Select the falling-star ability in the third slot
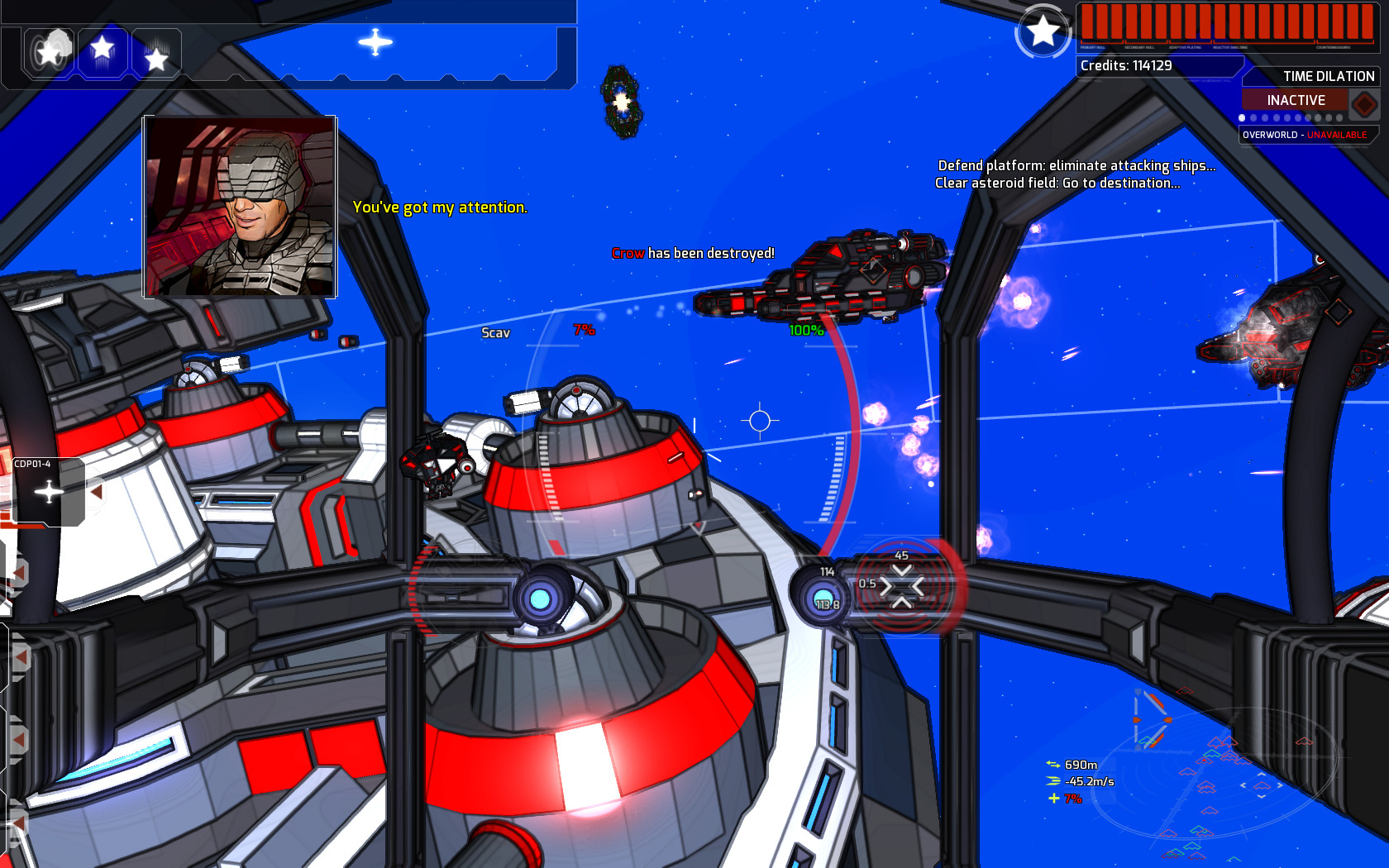The image size is (1389, 868). tap(155, 55)
